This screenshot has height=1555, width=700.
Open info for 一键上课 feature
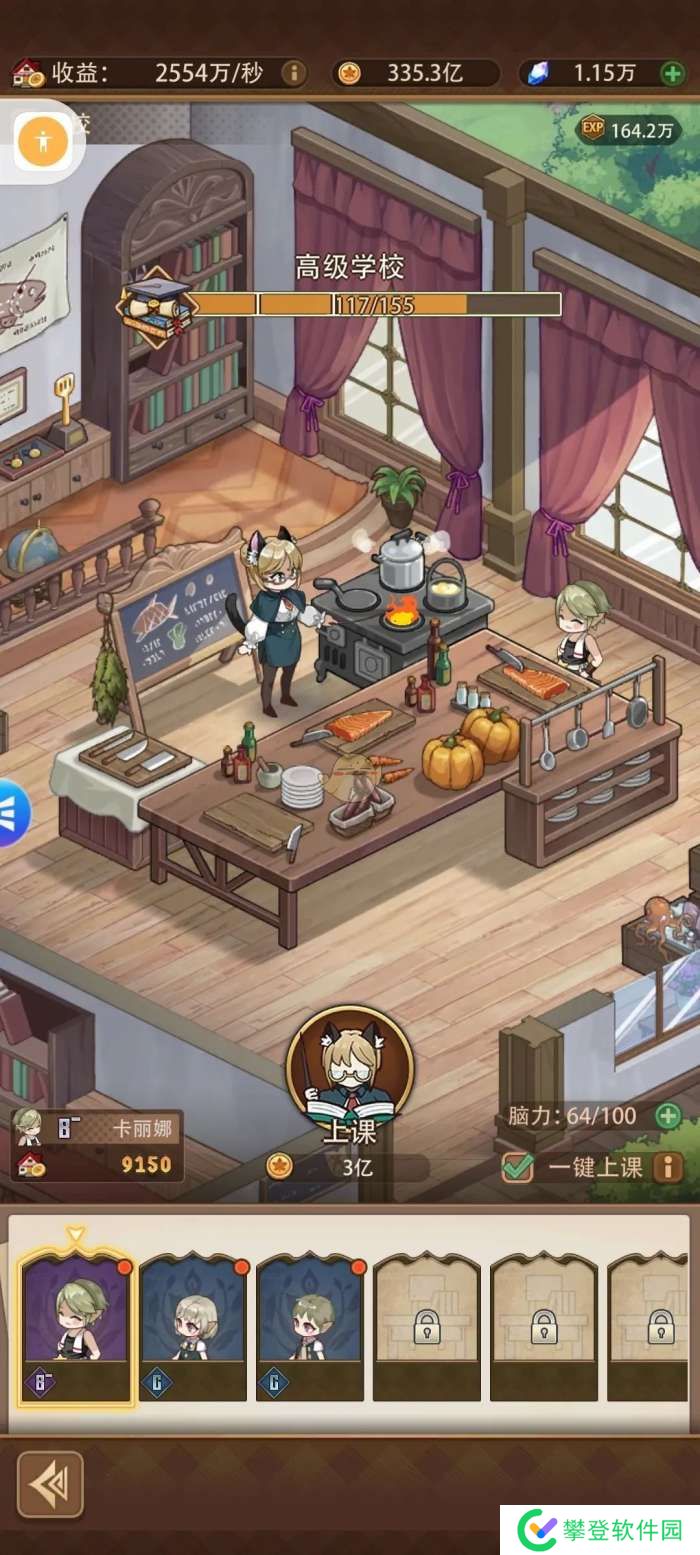click(667, 1166)
